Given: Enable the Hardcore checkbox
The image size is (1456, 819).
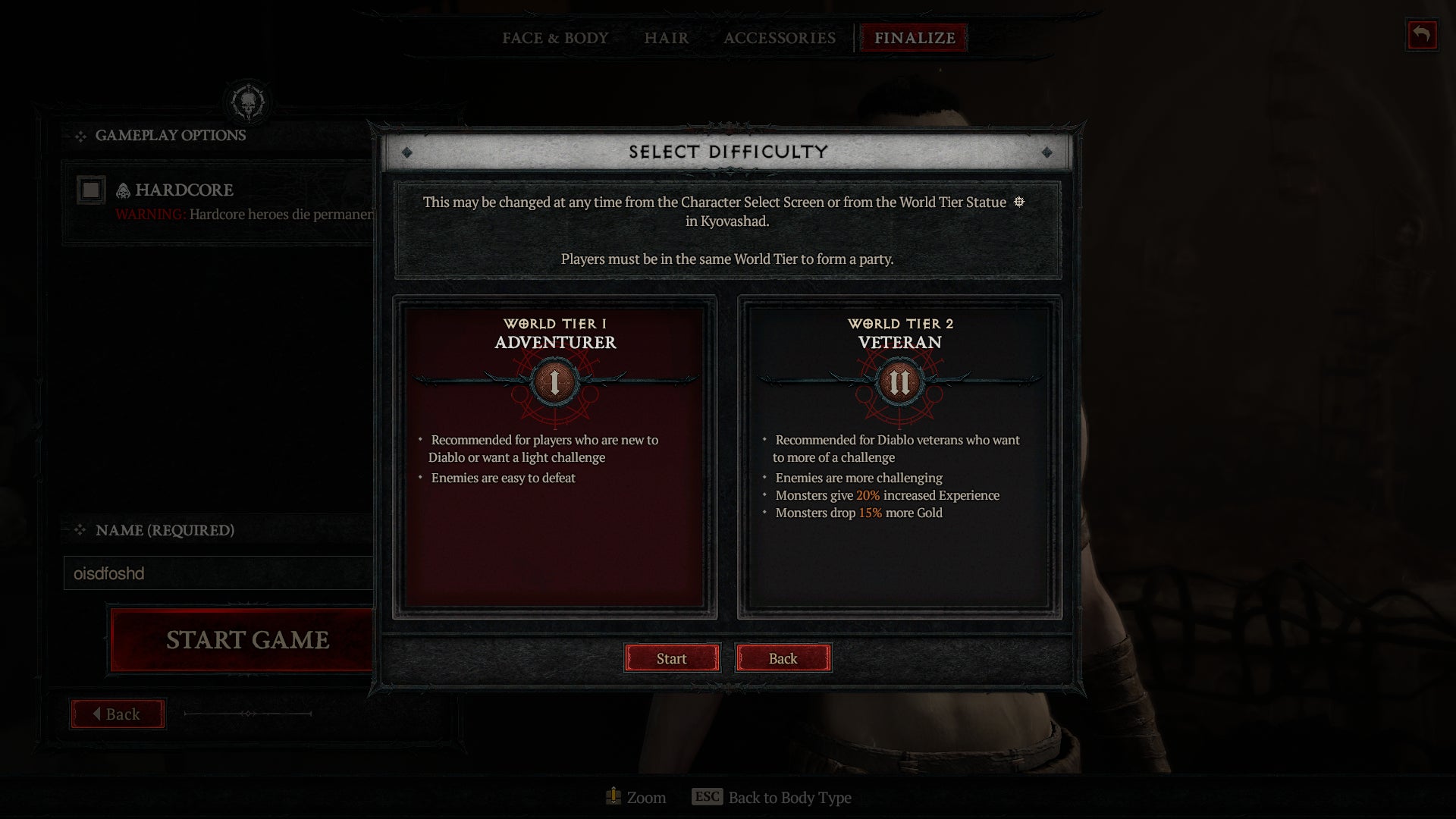Looking at the screenshot, I should pos(92,190).
